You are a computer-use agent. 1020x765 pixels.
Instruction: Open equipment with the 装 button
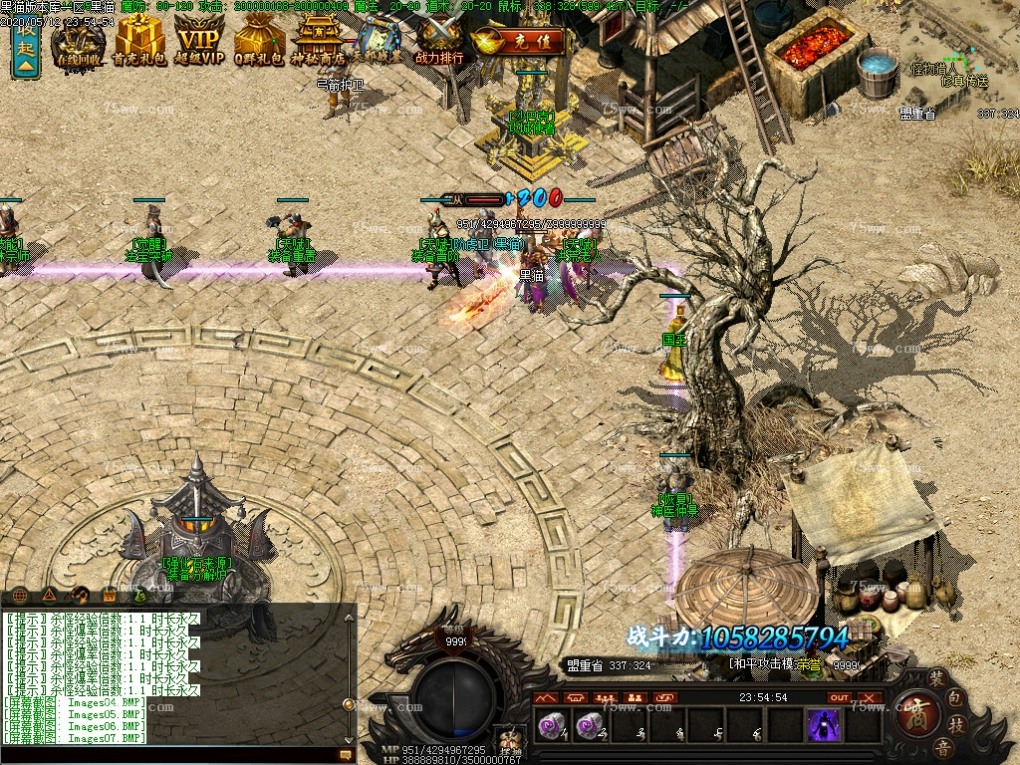pyautogui.click(x=937, y=676)
